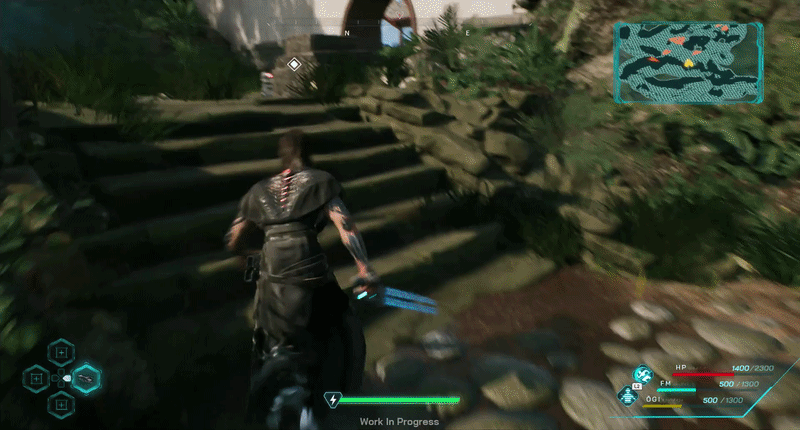Screen dimensions: 800x430
Task: Select the equipped weapon quick slot
Action: [x=87, y=378]
